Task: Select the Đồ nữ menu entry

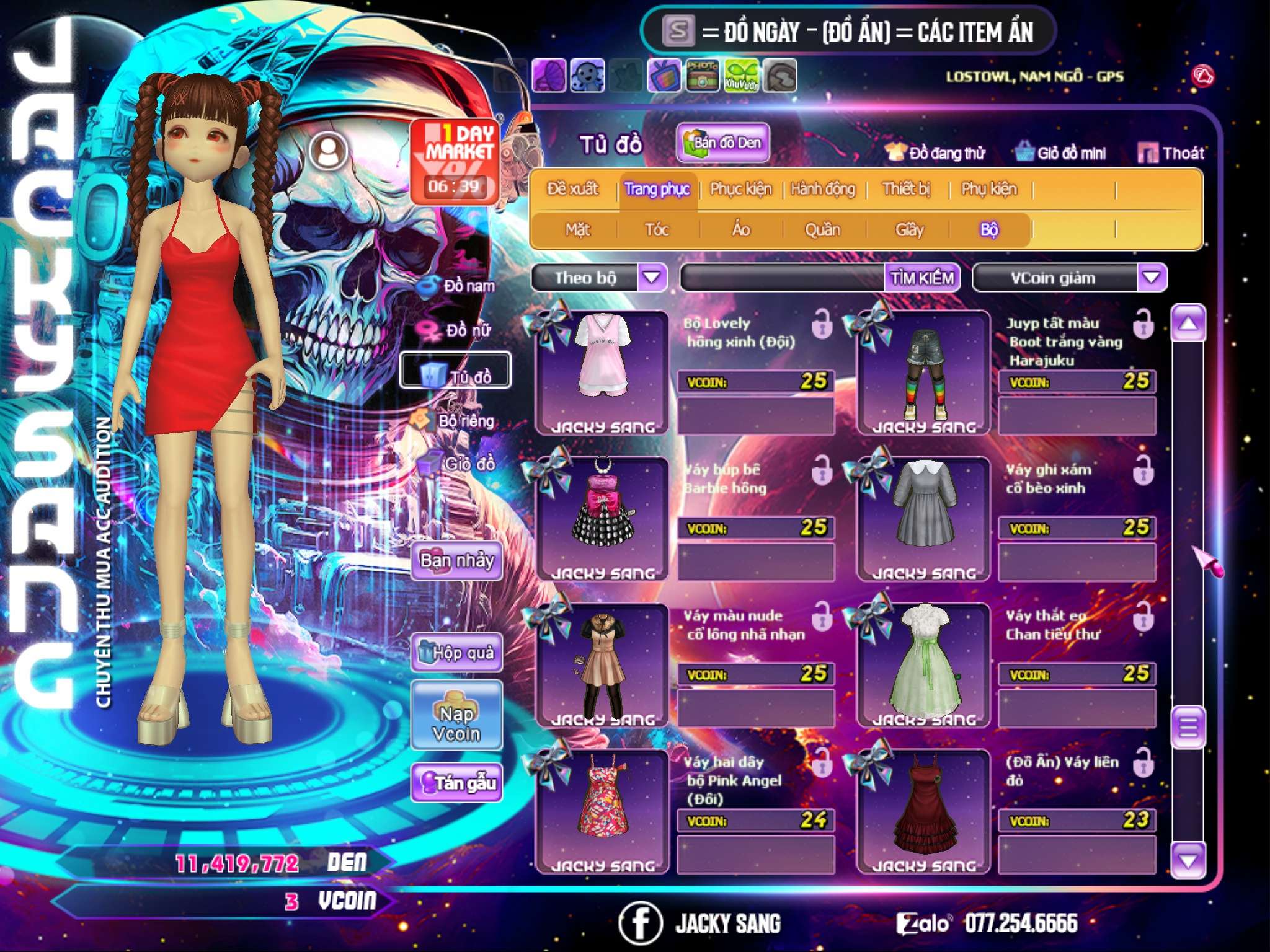Action: tap(458, 330)
